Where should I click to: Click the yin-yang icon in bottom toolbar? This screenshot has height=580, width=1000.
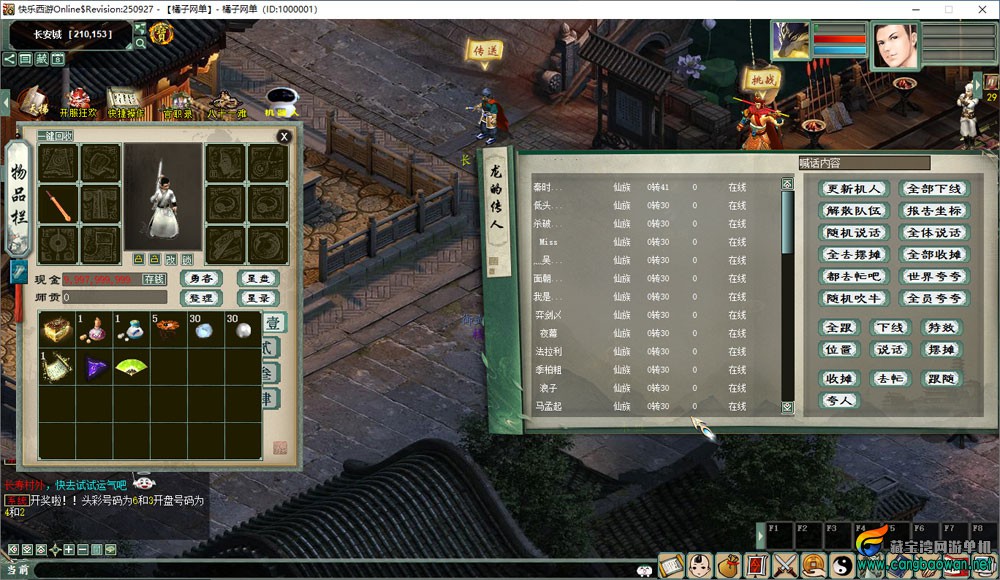coord(844,566)
